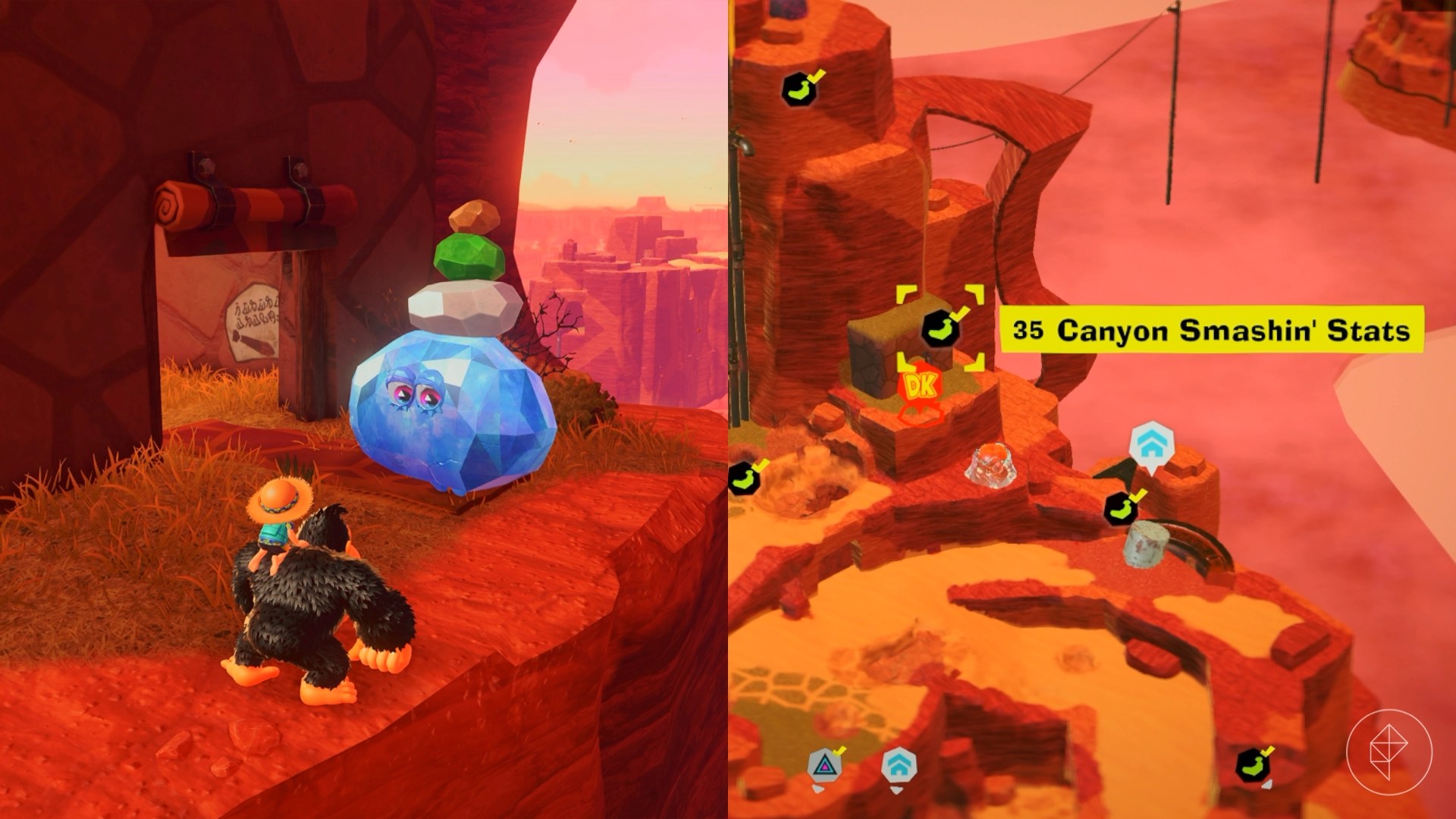The image size is (1456, 819).
Task: Click the "35 Canyon Smashin' Stats" label
Action: (x=1211, y=330)
